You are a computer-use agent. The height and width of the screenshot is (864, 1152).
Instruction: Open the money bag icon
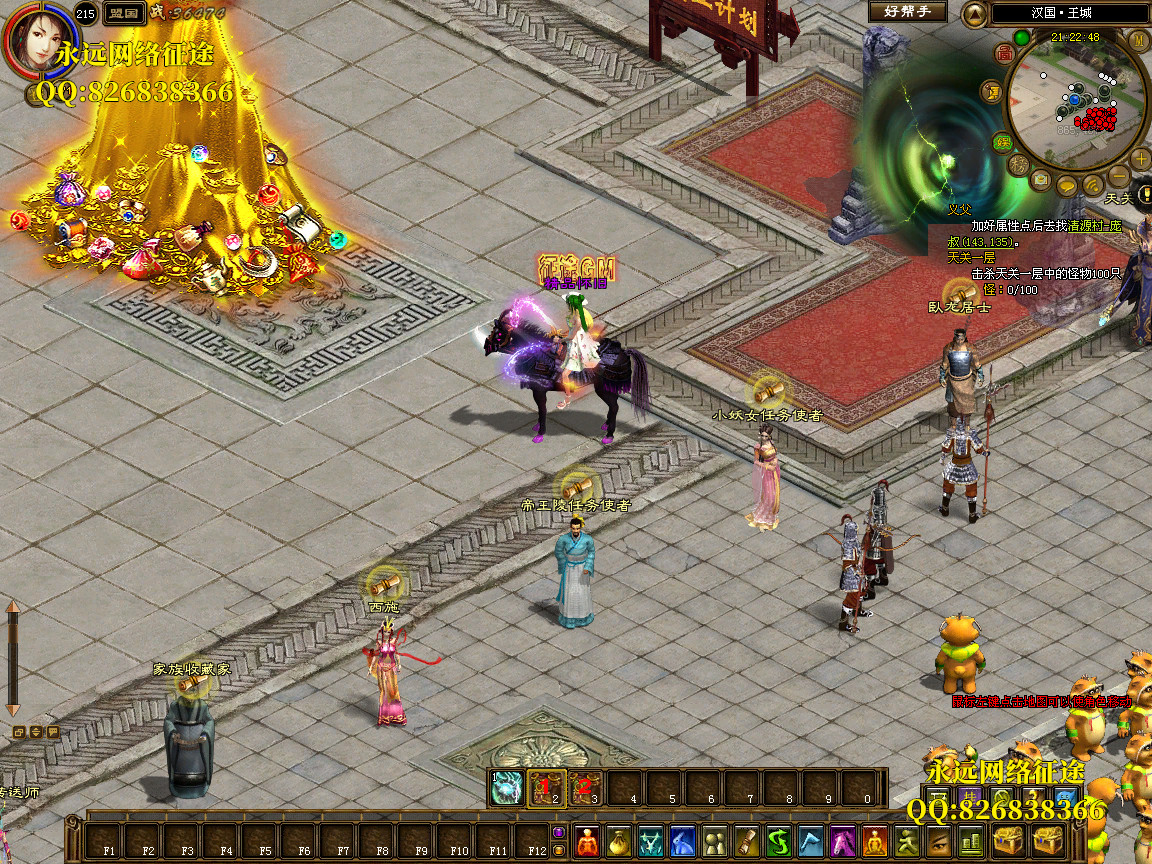coord(619,841)
